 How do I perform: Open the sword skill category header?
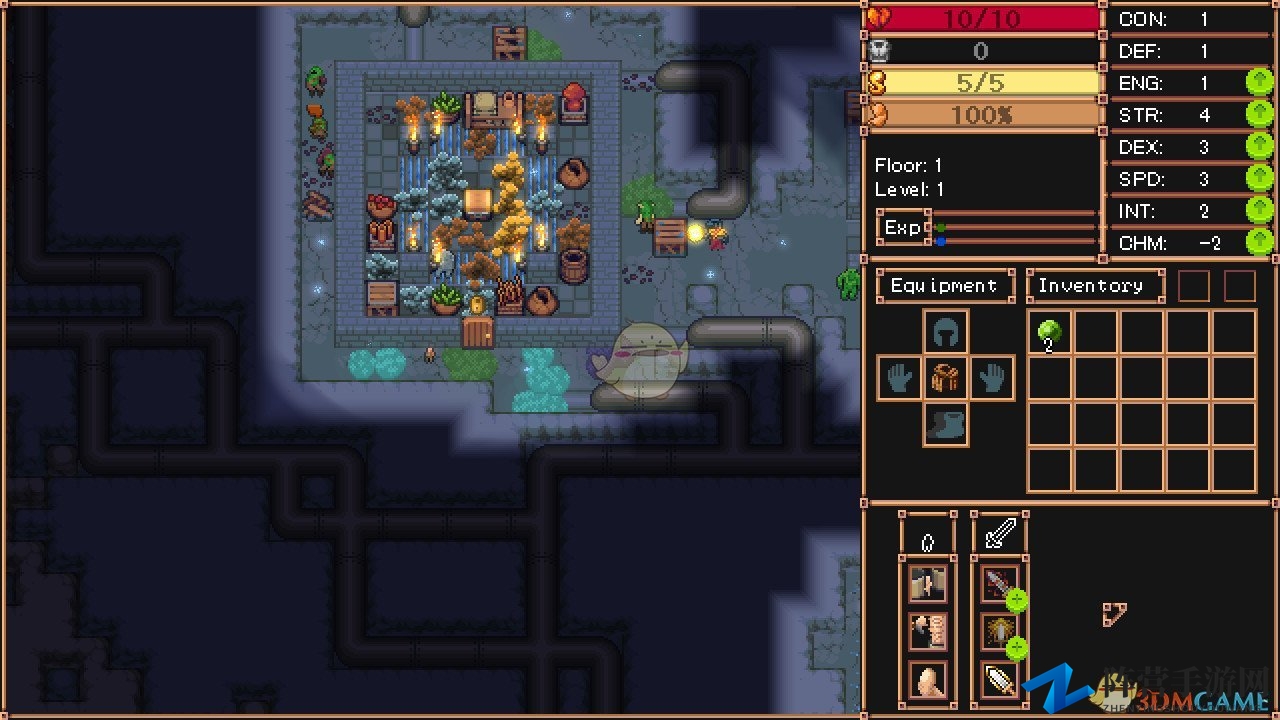pyautogui.click(x=1000, y=533)
